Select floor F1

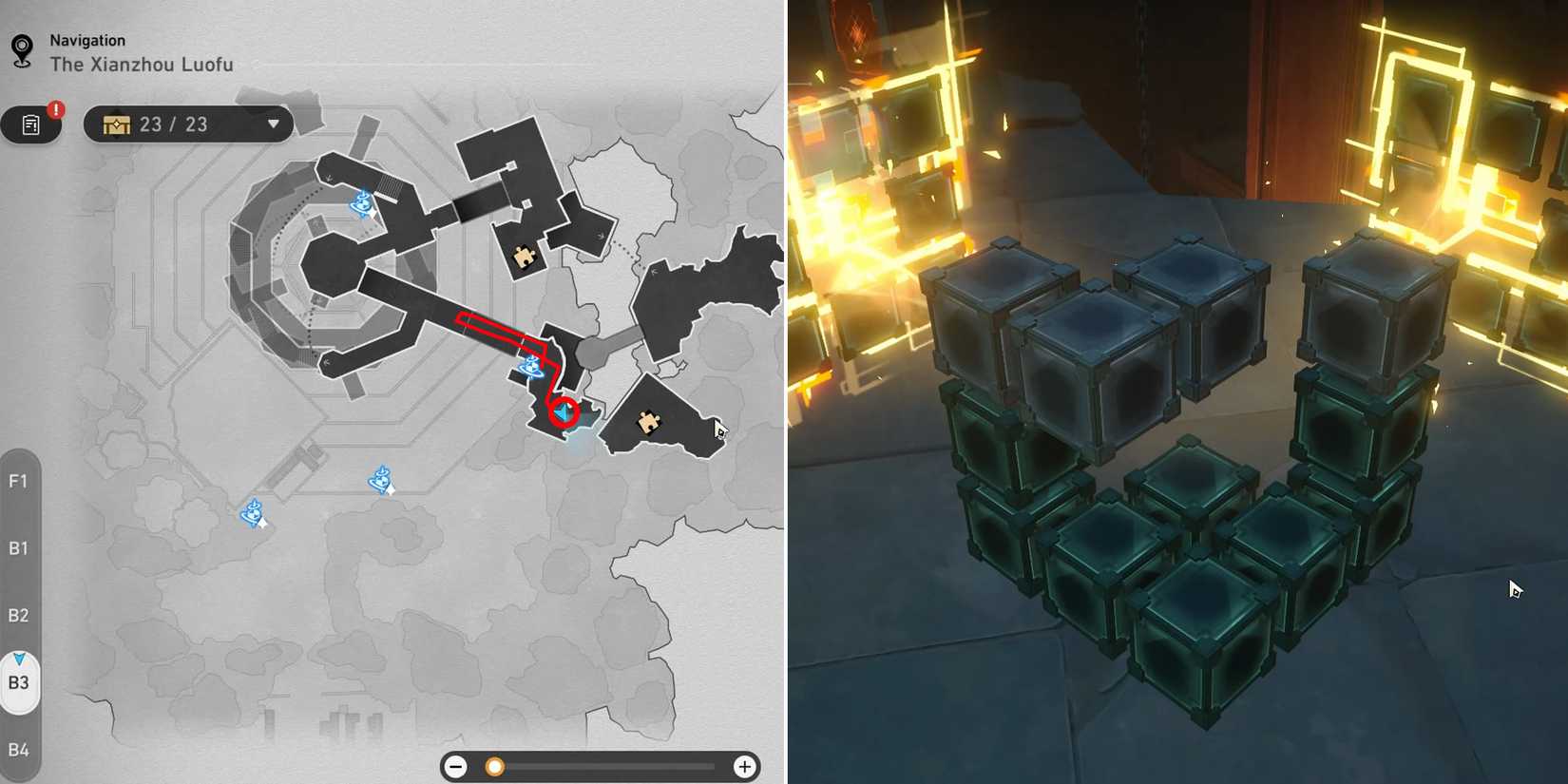pos(20,482)
